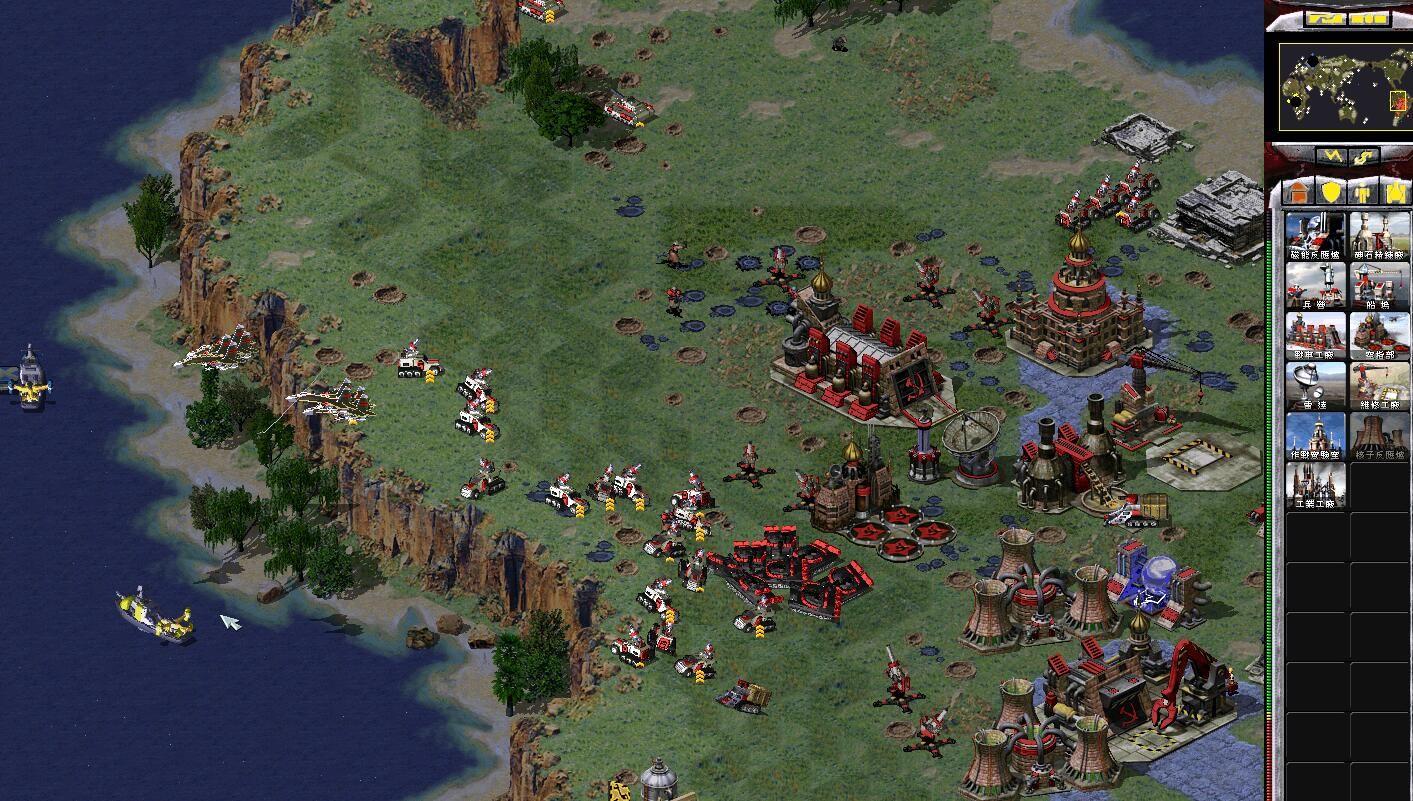Open the vehicles production tab
The width and height of the screenshot is (1413, 801).
(x=1395, y=191)
